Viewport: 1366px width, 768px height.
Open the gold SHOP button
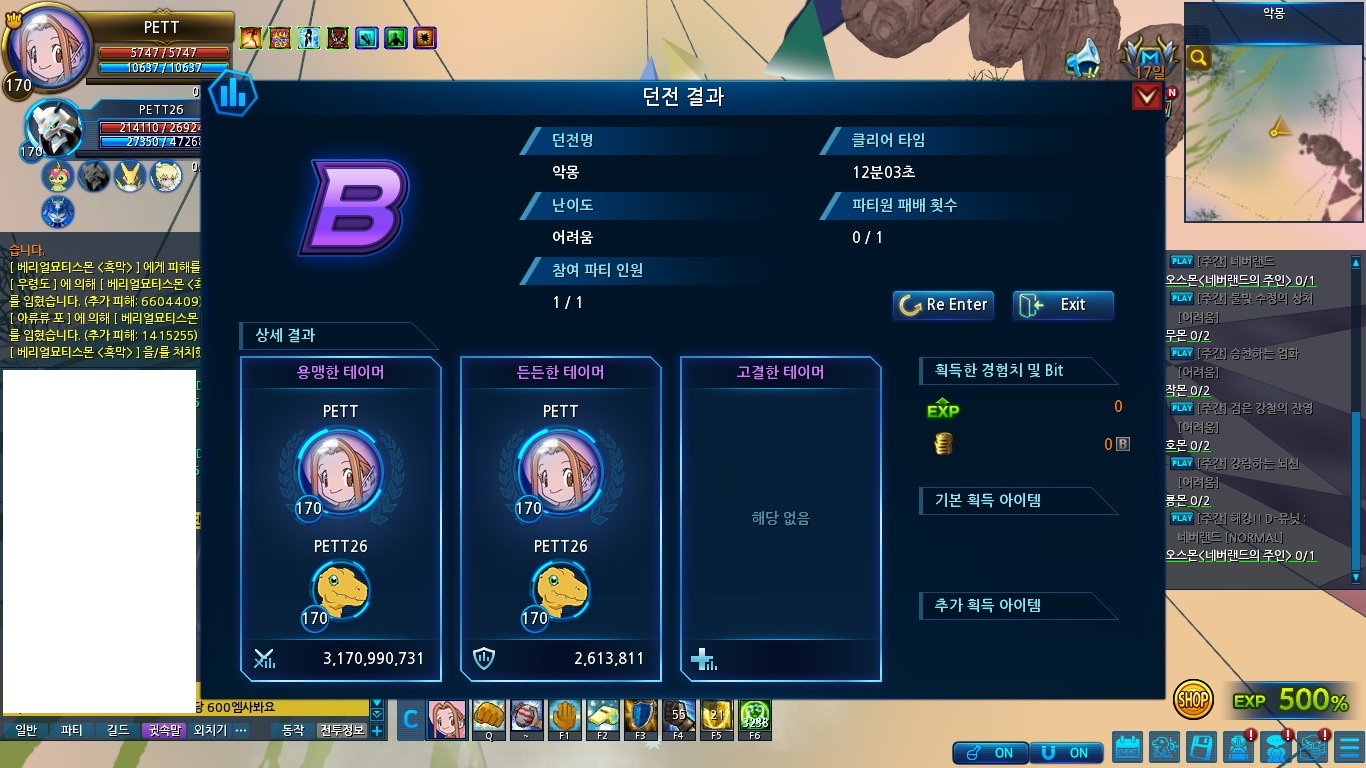pyautogui.click(x=1192, y=700)
